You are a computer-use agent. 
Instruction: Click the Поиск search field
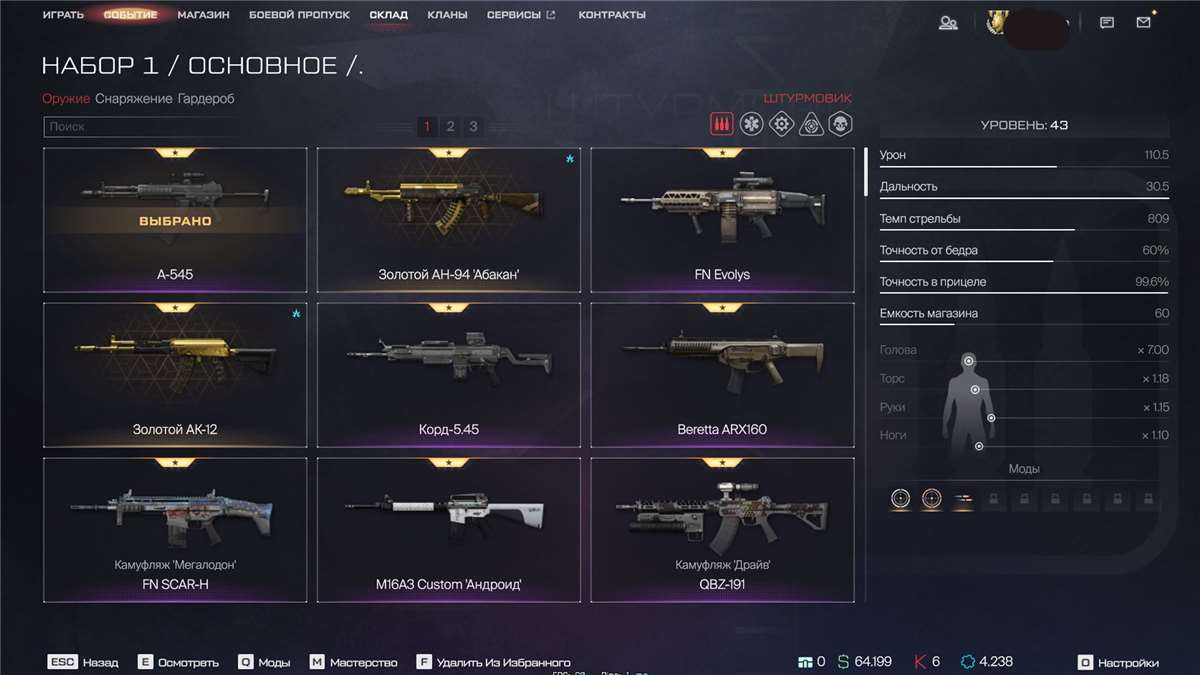(x=140, y=127)
